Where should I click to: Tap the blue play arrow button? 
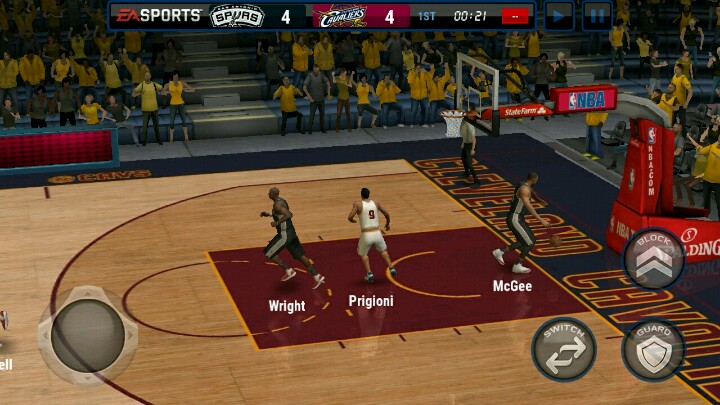559,15
